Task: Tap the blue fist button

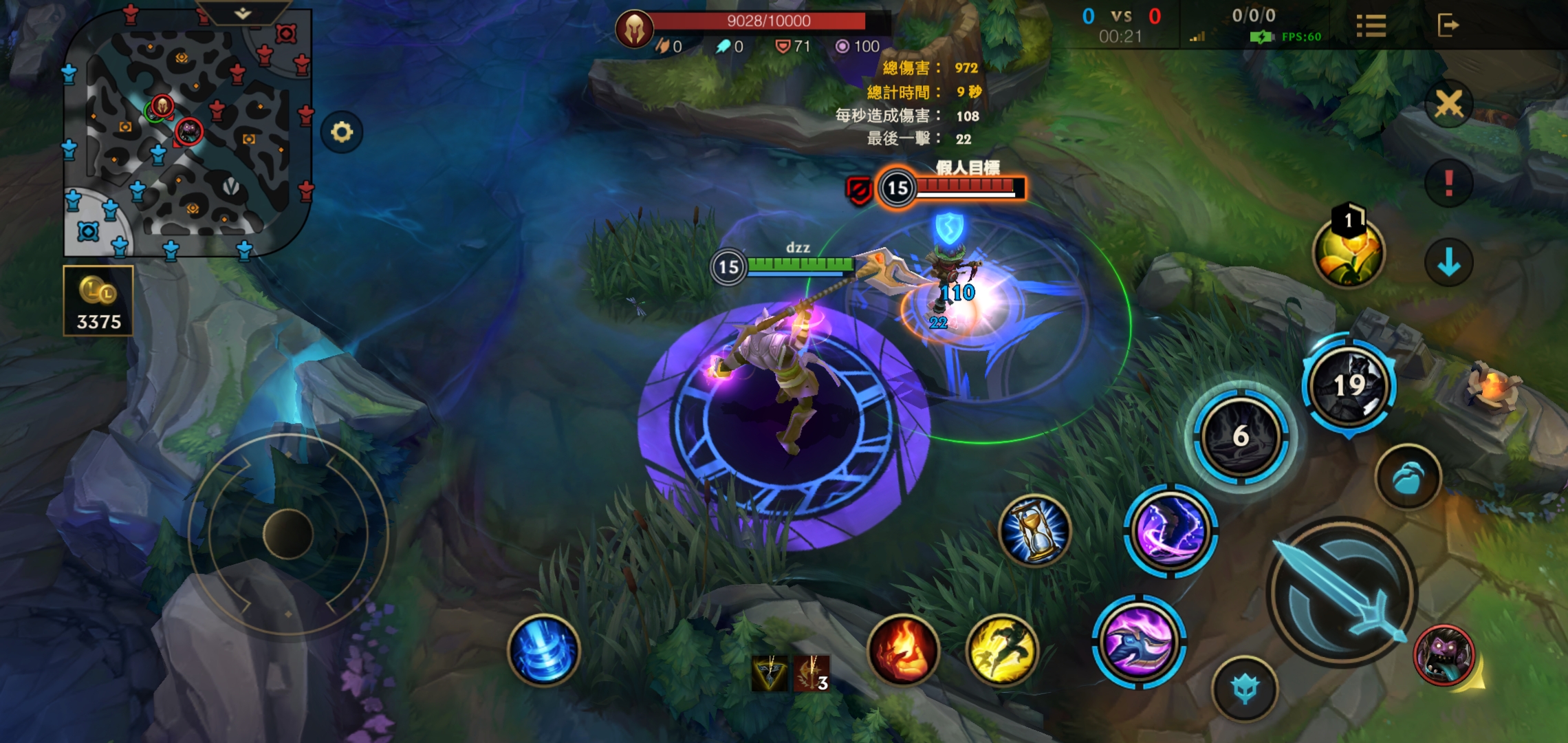Action: point(1408,477)
